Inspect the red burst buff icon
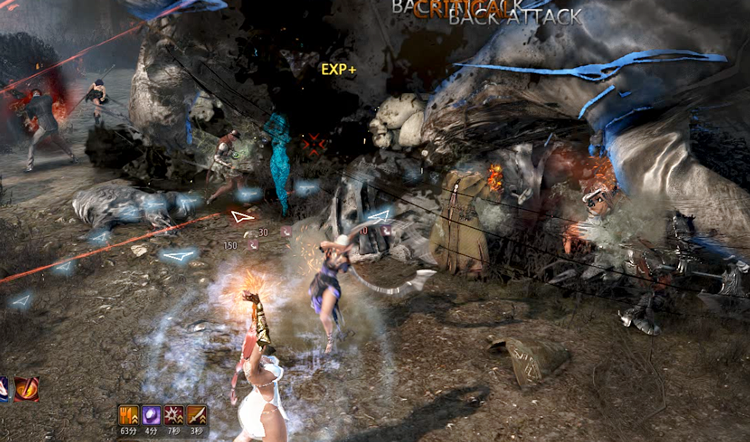The width and height of the screenshot is (750, 442). [174, 415]
